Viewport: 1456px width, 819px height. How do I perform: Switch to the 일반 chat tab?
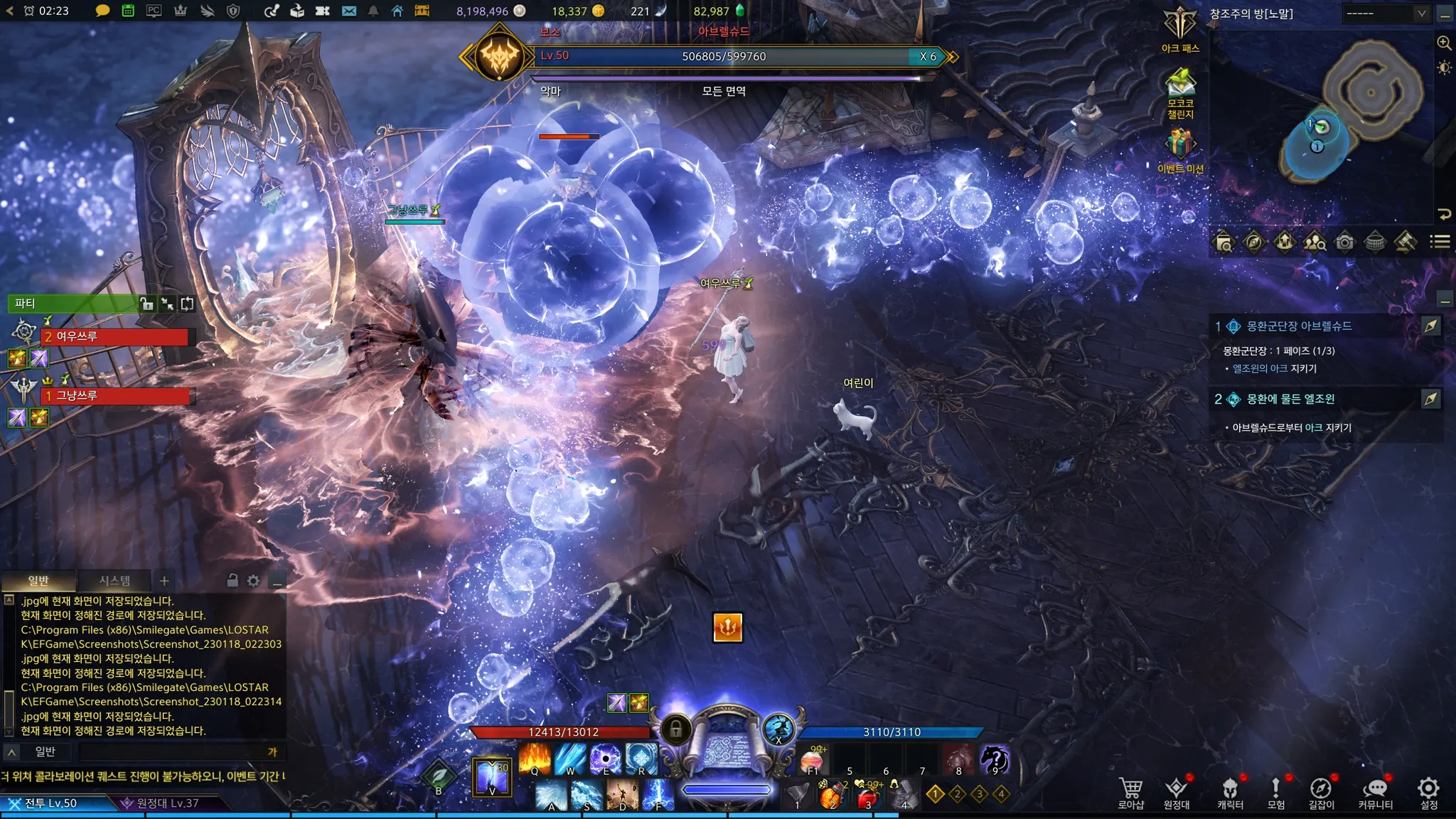coord(38,581)
